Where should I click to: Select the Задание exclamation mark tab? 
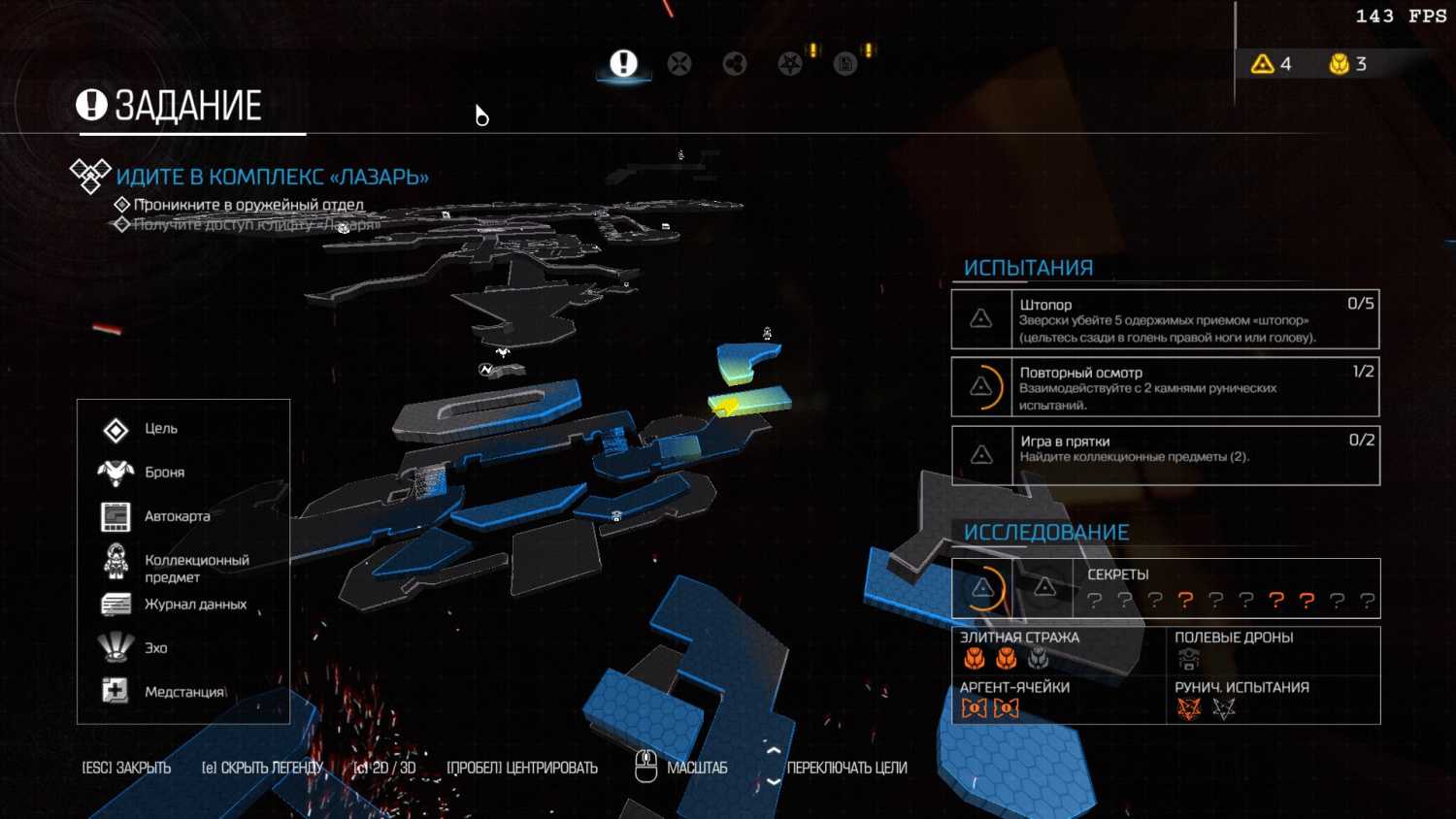pyautogui.click(x=623, y=64)
